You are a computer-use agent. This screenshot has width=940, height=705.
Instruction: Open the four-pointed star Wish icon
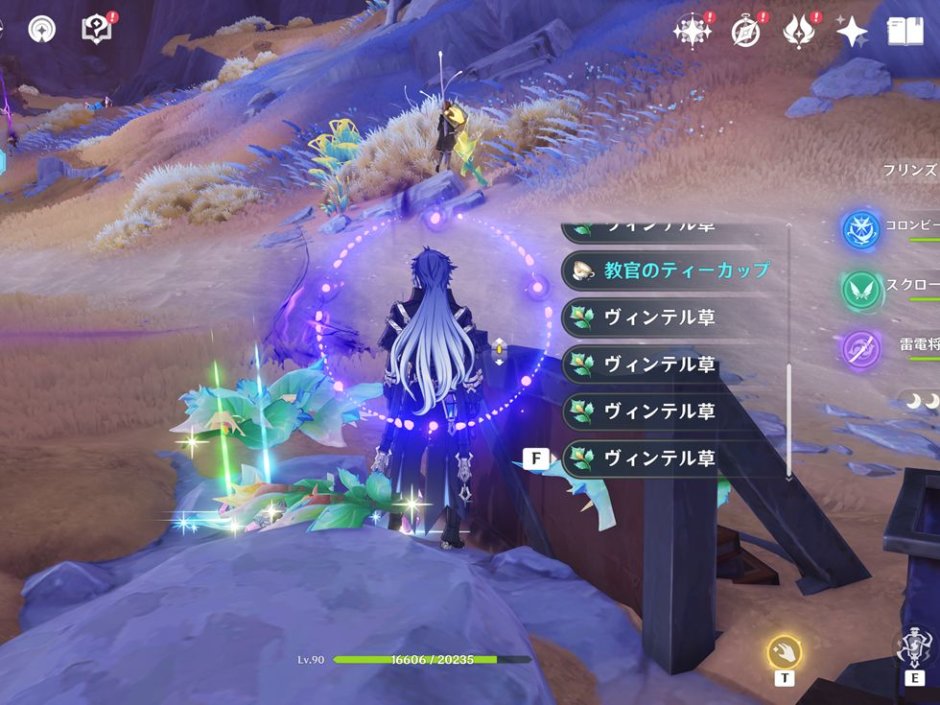point(851,32)
